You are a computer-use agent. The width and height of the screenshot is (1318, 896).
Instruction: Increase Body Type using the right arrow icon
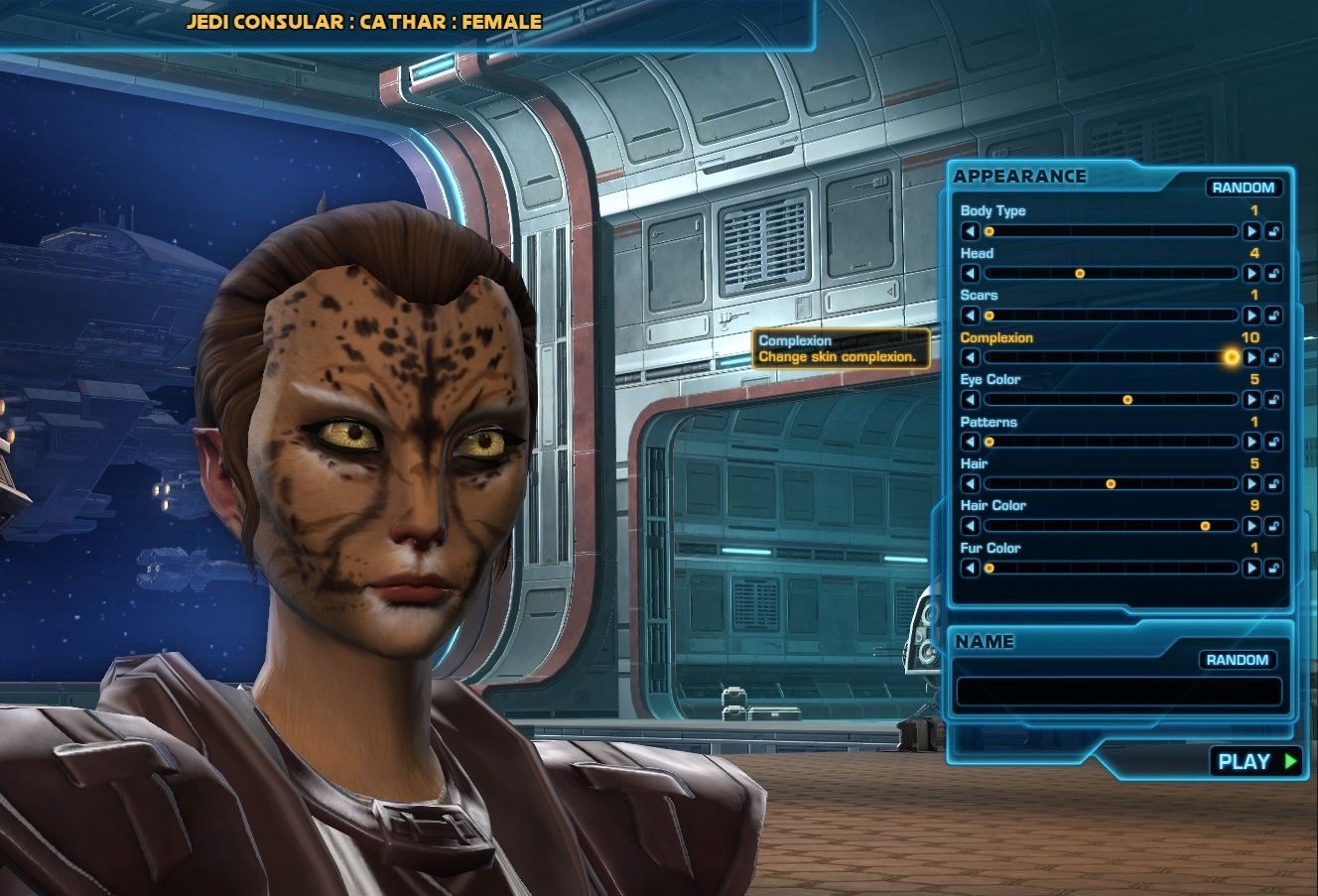pyautogui.click(x=1252, y=231)
